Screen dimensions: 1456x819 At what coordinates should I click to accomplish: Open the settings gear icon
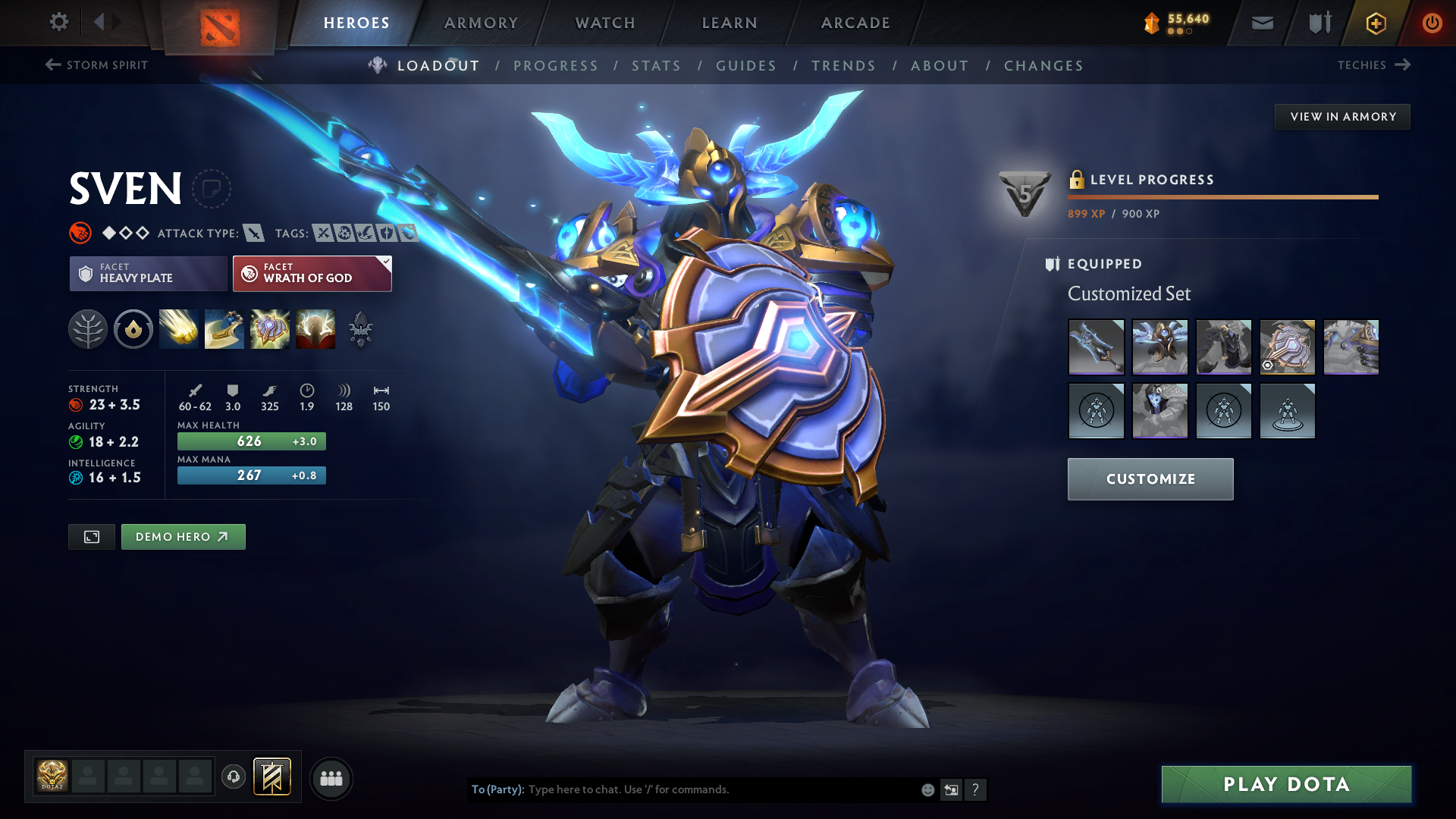coord(58,22)
